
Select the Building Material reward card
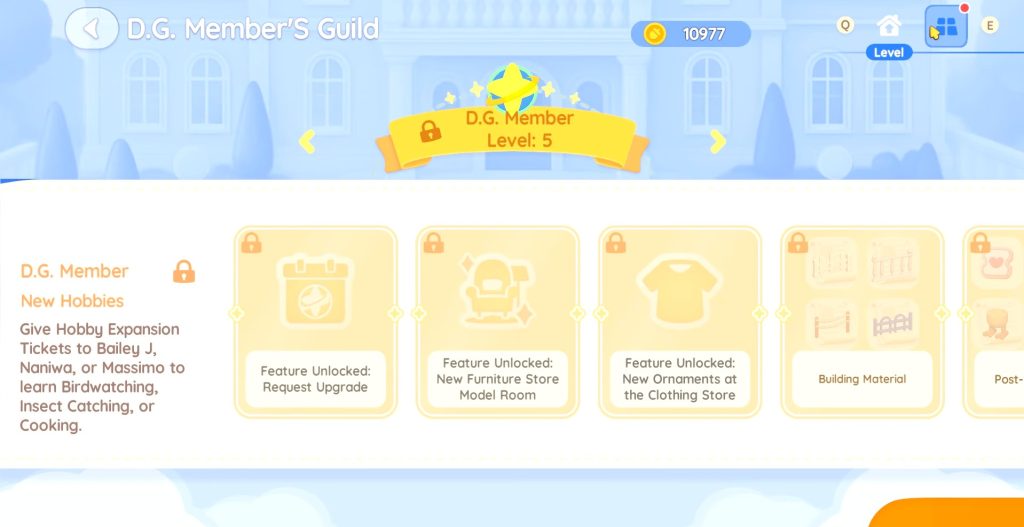coord(862,321)
